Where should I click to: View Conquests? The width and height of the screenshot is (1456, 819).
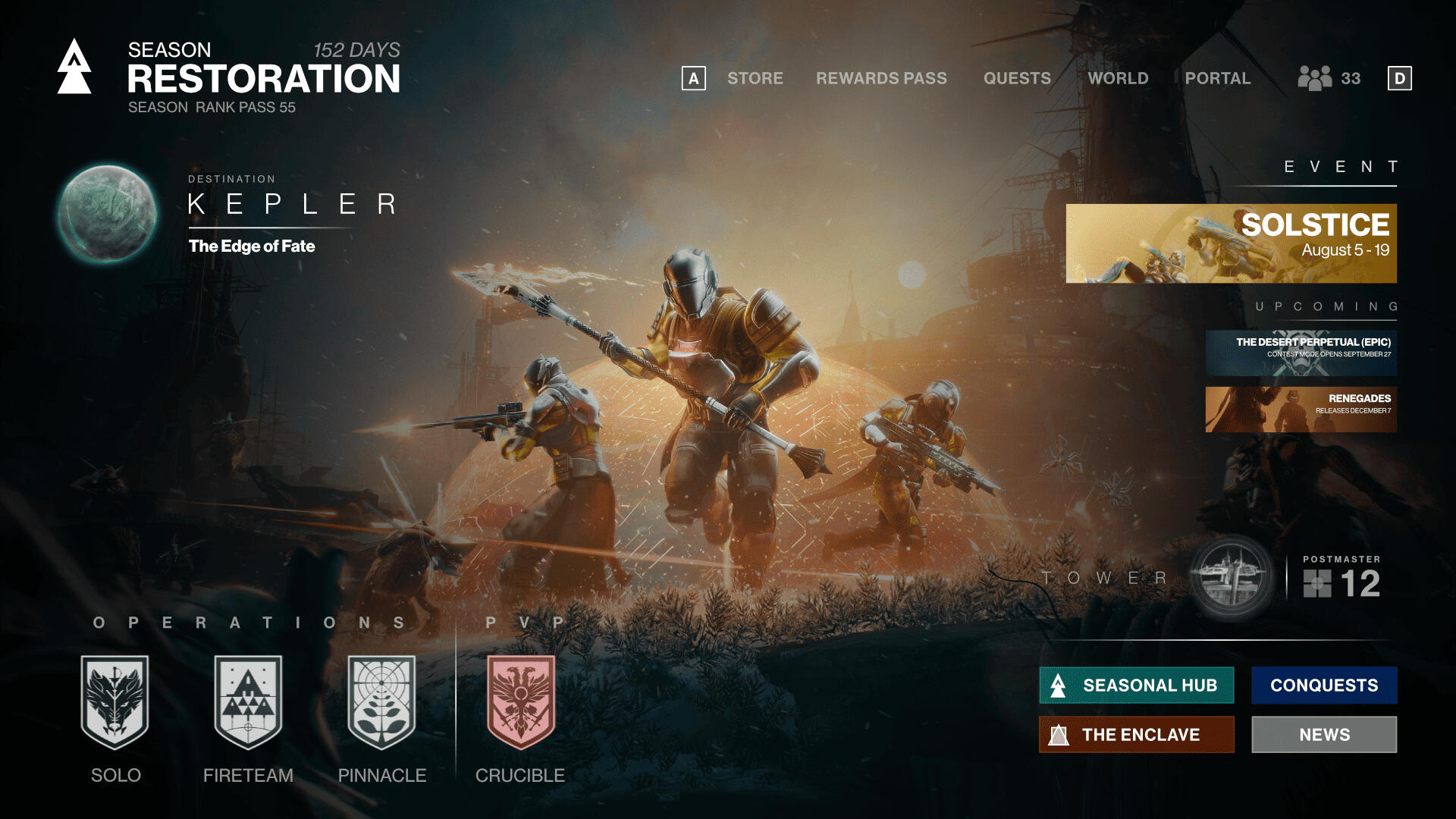pos(1324,685)
